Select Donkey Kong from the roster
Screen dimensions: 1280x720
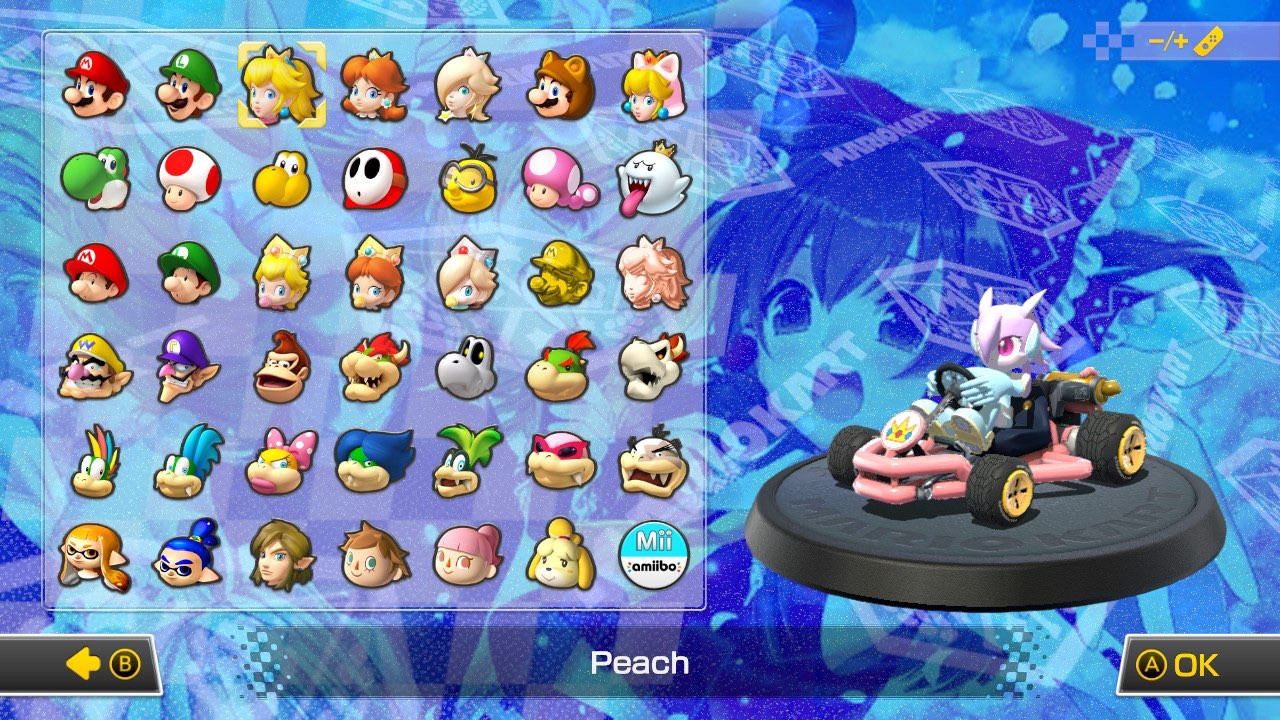[x=282, y=365]
